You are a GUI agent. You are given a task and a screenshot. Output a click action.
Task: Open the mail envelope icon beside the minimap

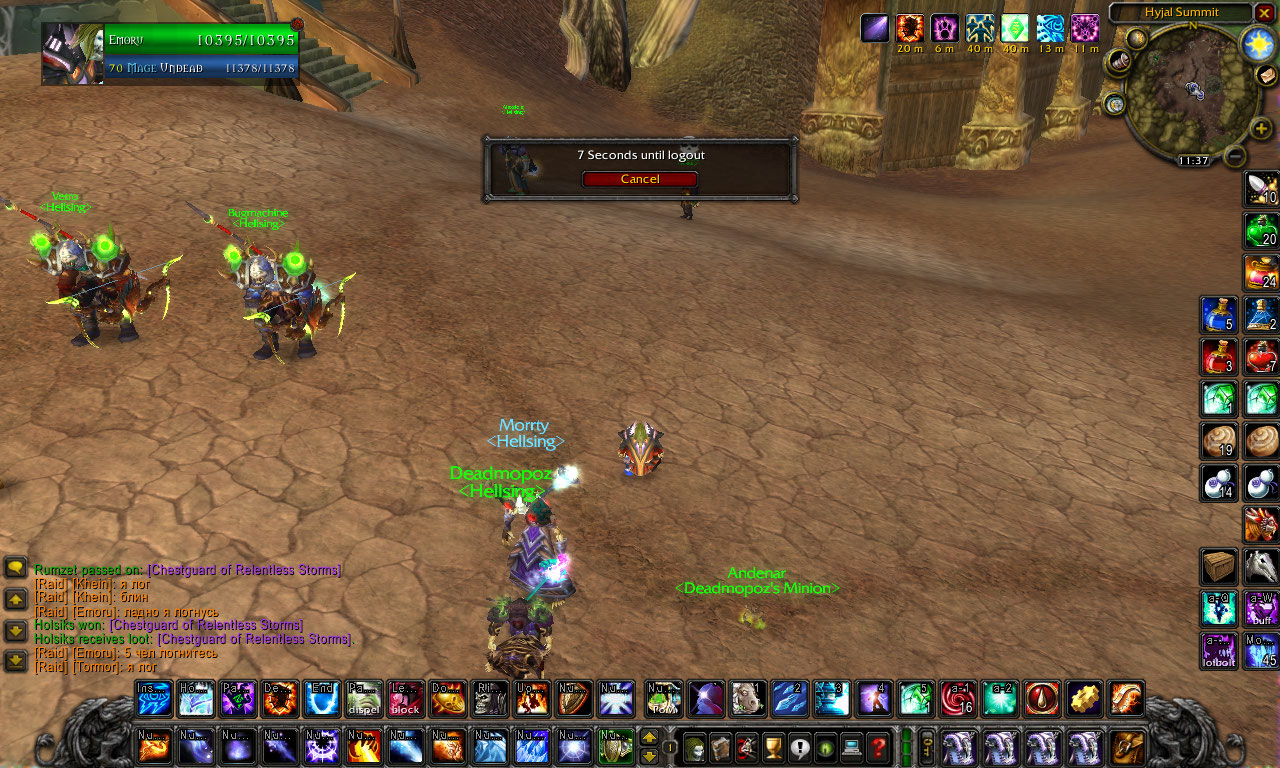1267,75
